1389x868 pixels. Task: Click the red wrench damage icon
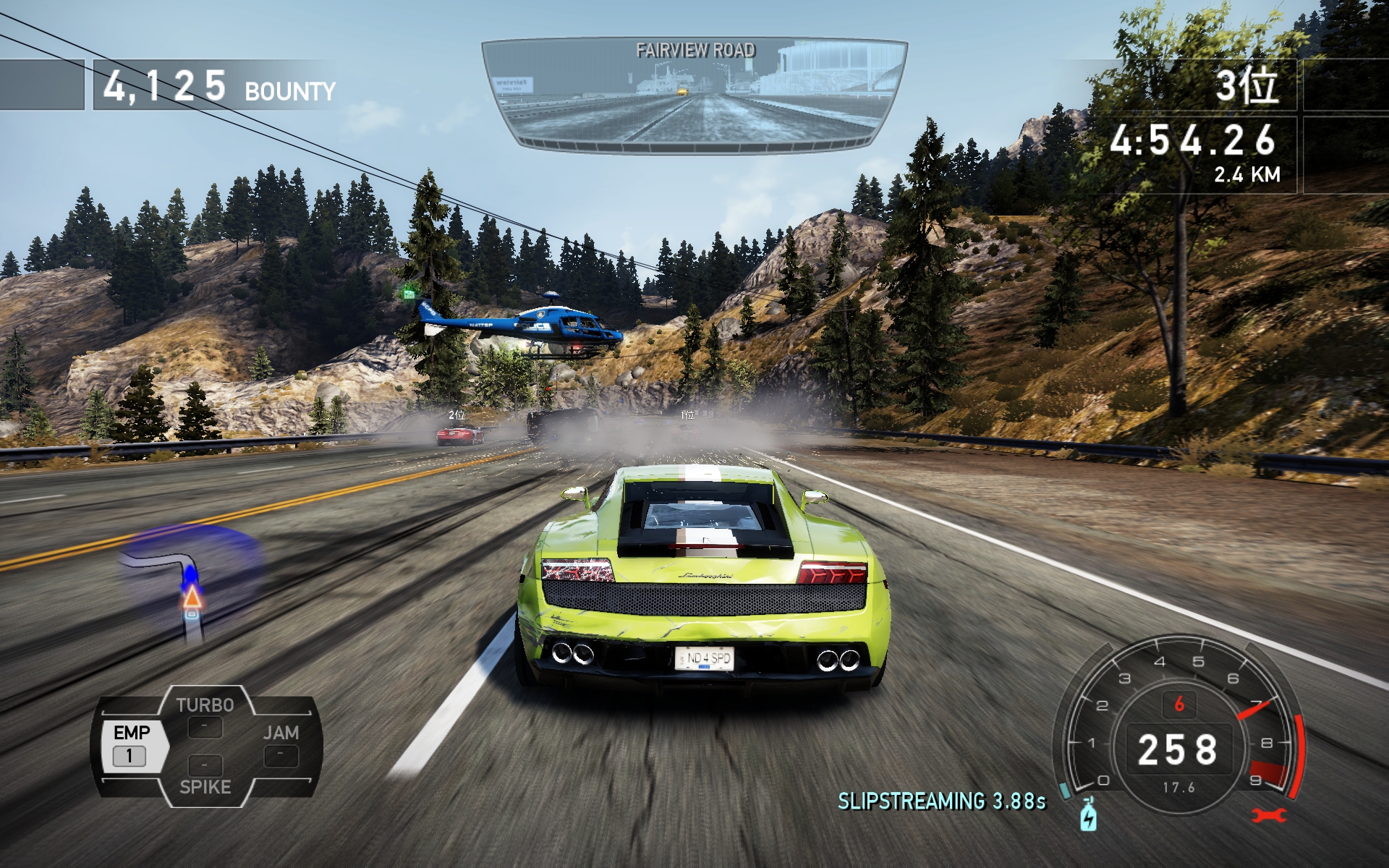(x=1269, y=815)
